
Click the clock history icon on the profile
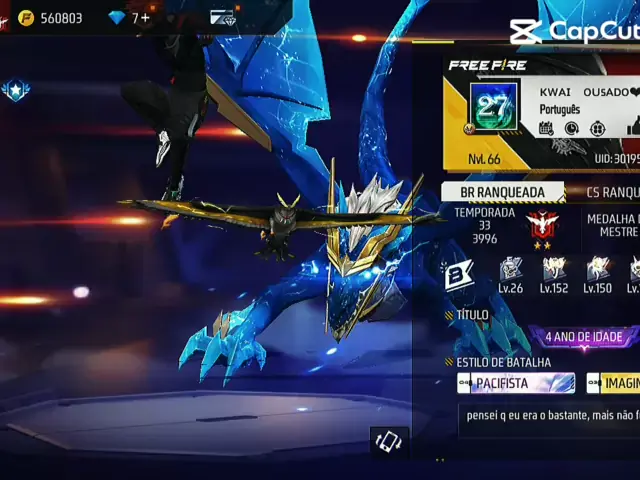coord(571,128)
